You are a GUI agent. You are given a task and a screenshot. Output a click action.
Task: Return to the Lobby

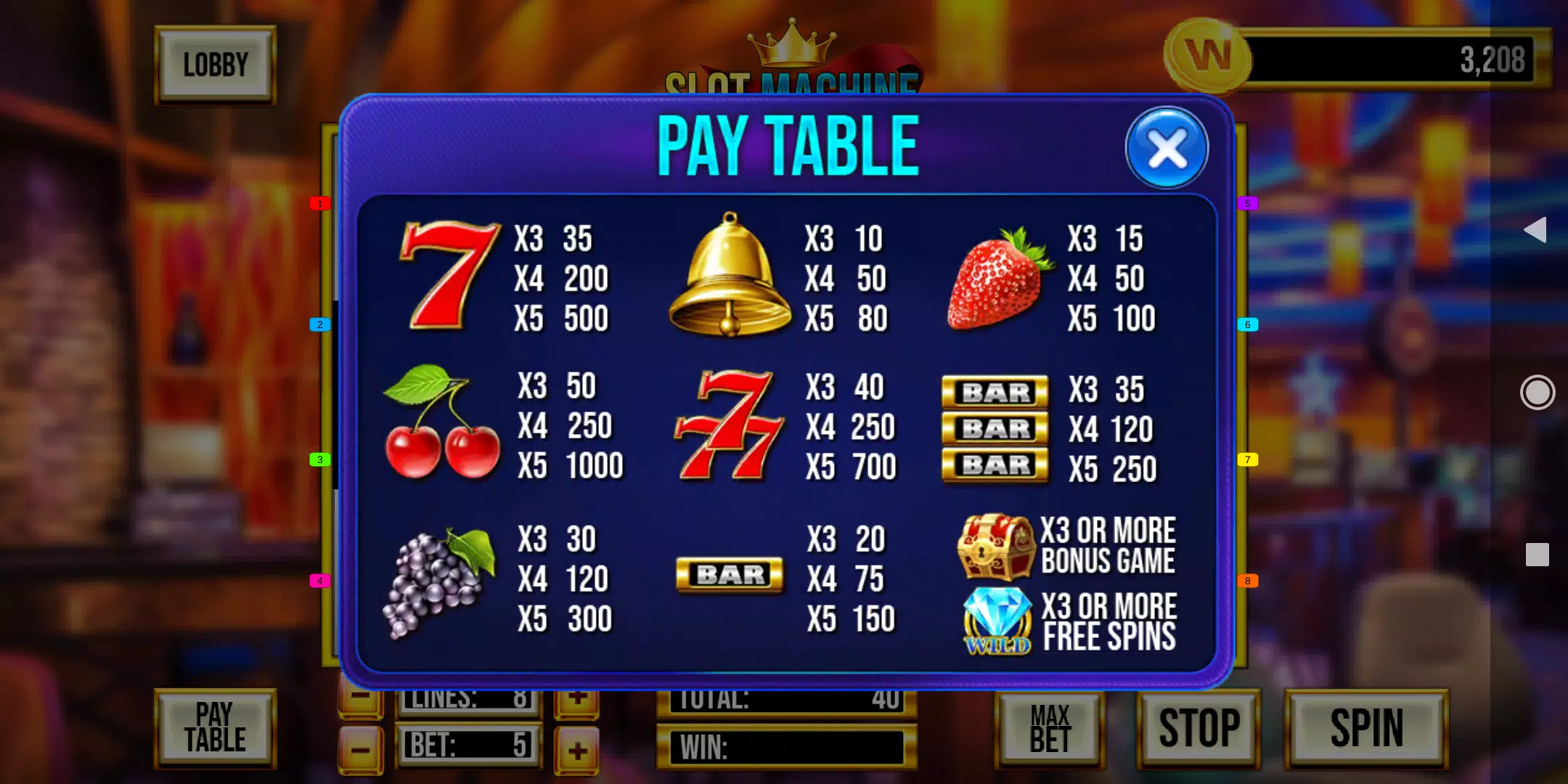pos(215,65)
